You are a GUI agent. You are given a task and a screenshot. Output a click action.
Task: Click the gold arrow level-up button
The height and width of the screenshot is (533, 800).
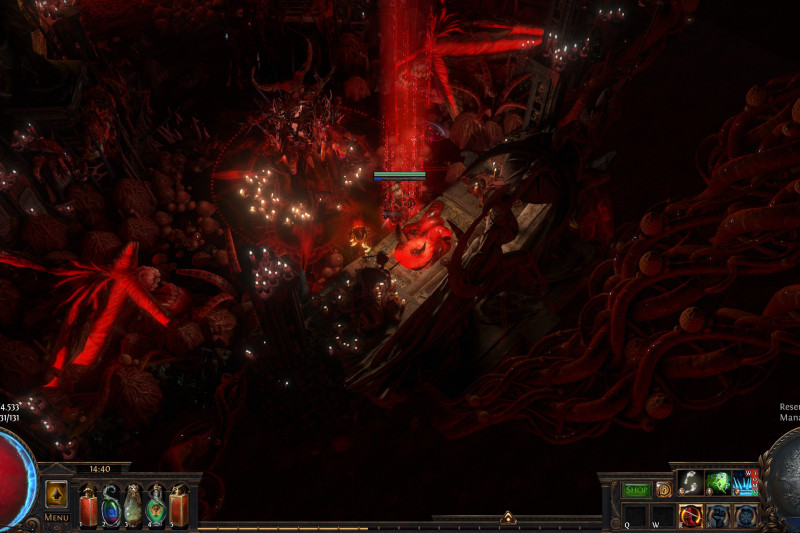pos(56,494)
